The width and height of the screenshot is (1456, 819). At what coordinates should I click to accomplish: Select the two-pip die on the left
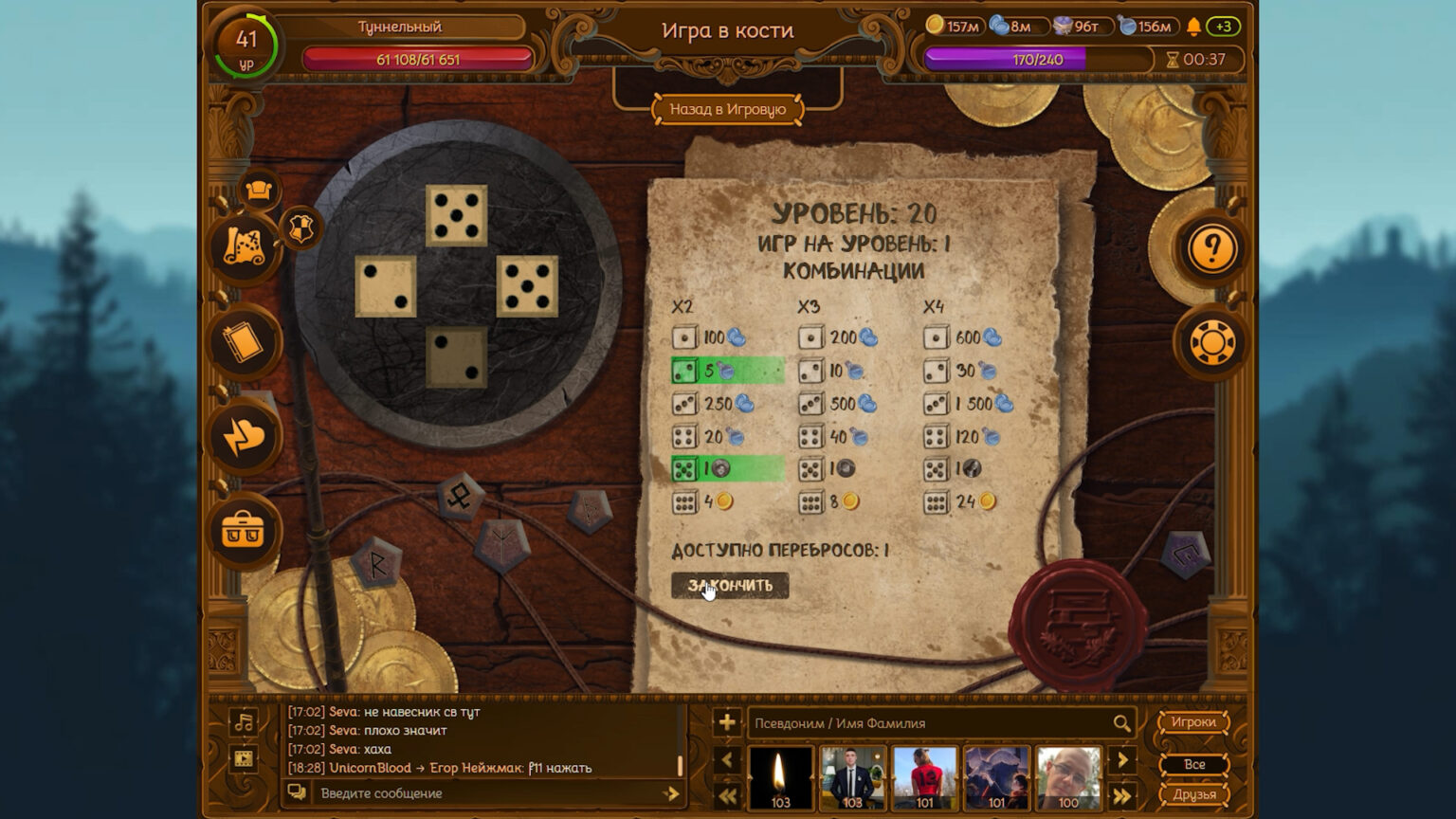coord(386,286)
